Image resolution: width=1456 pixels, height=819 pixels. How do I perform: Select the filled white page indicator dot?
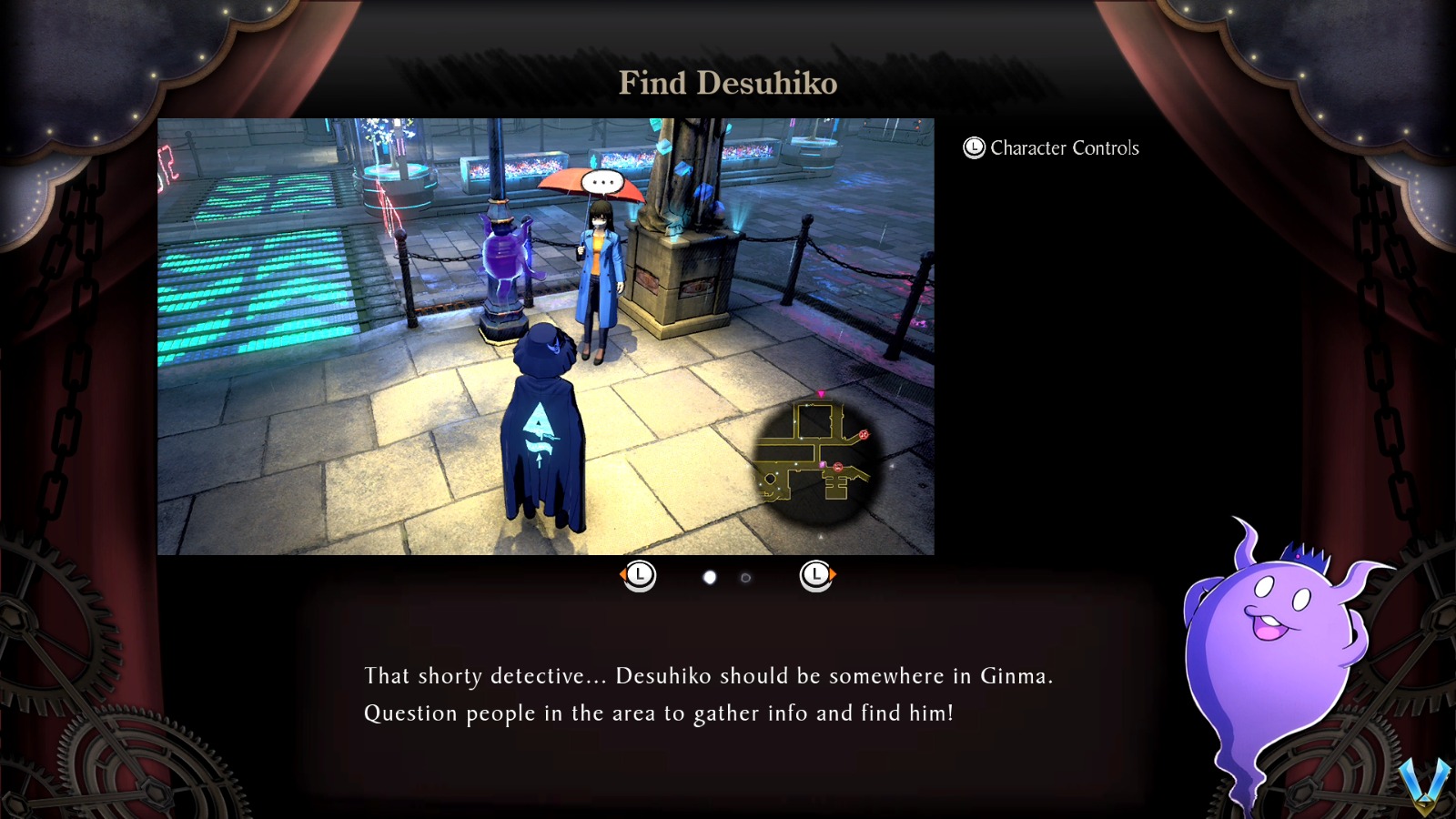pos(710,577)
